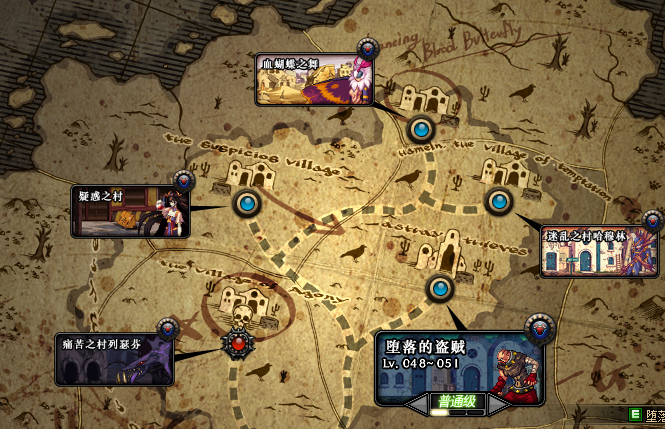Select the 痛苦之村列瑟芬 dungeon card
This screenshot has height=429, width=665.
(x=114, y=360)
